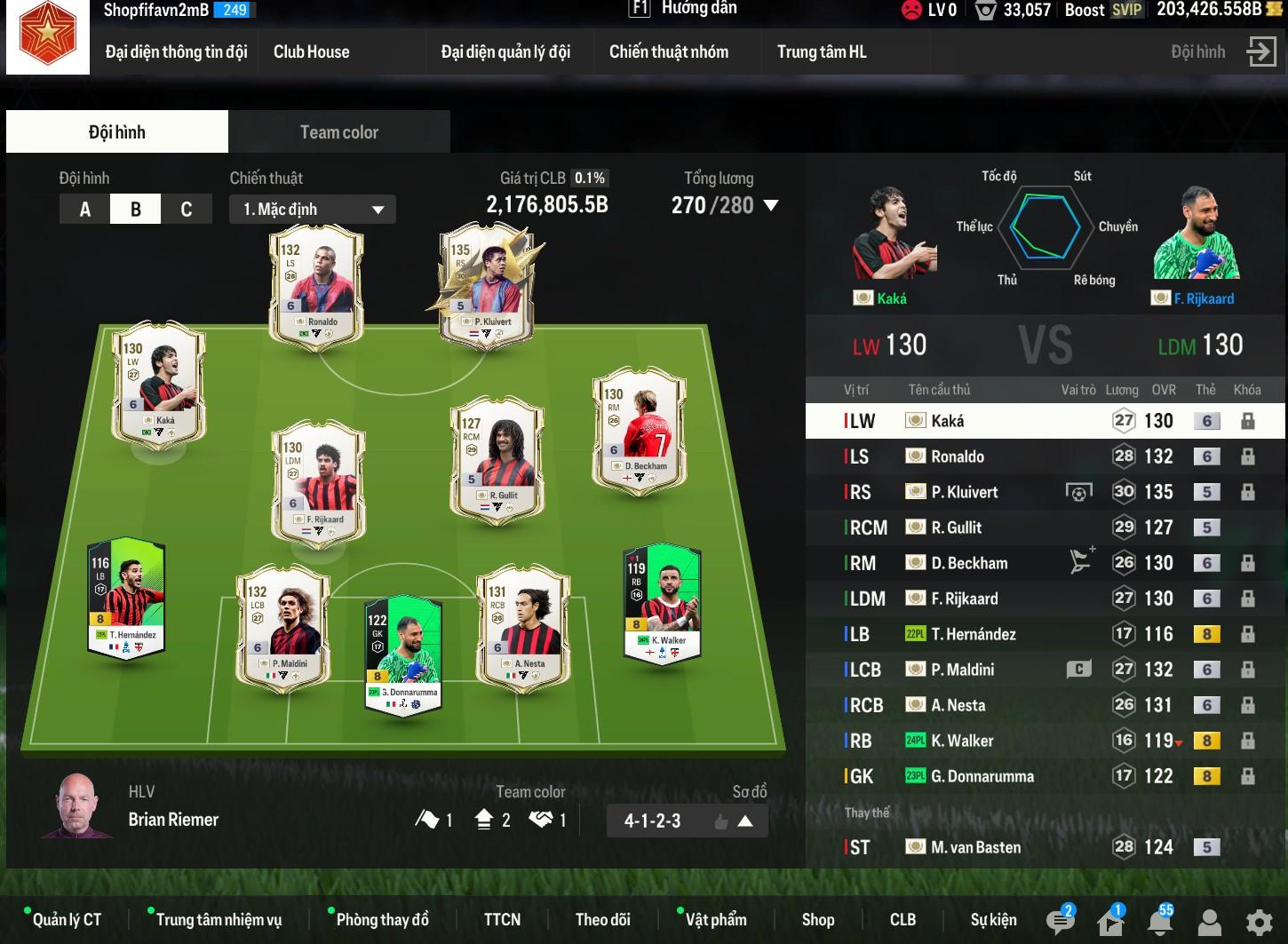Screen dimensions: 1288x944
Task: Select R. Gullit row in player list
Action: click(956, 528)
